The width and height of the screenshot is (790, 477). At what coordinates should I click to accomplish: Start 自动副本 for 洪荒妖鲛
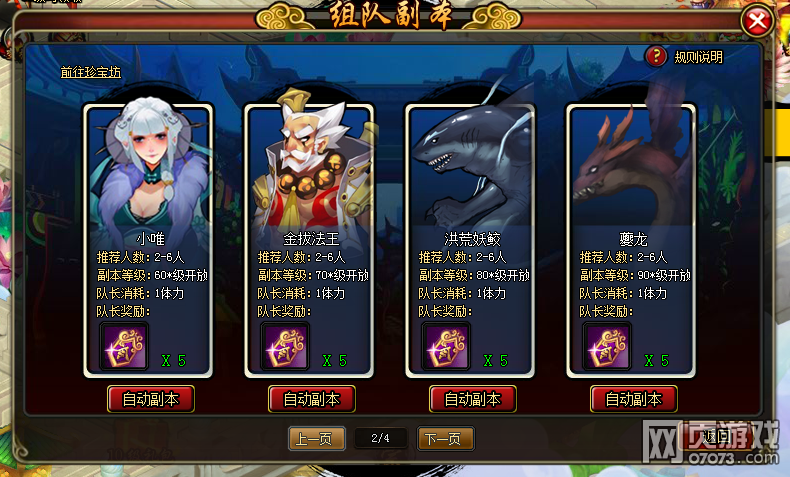[x=472, y=399]
